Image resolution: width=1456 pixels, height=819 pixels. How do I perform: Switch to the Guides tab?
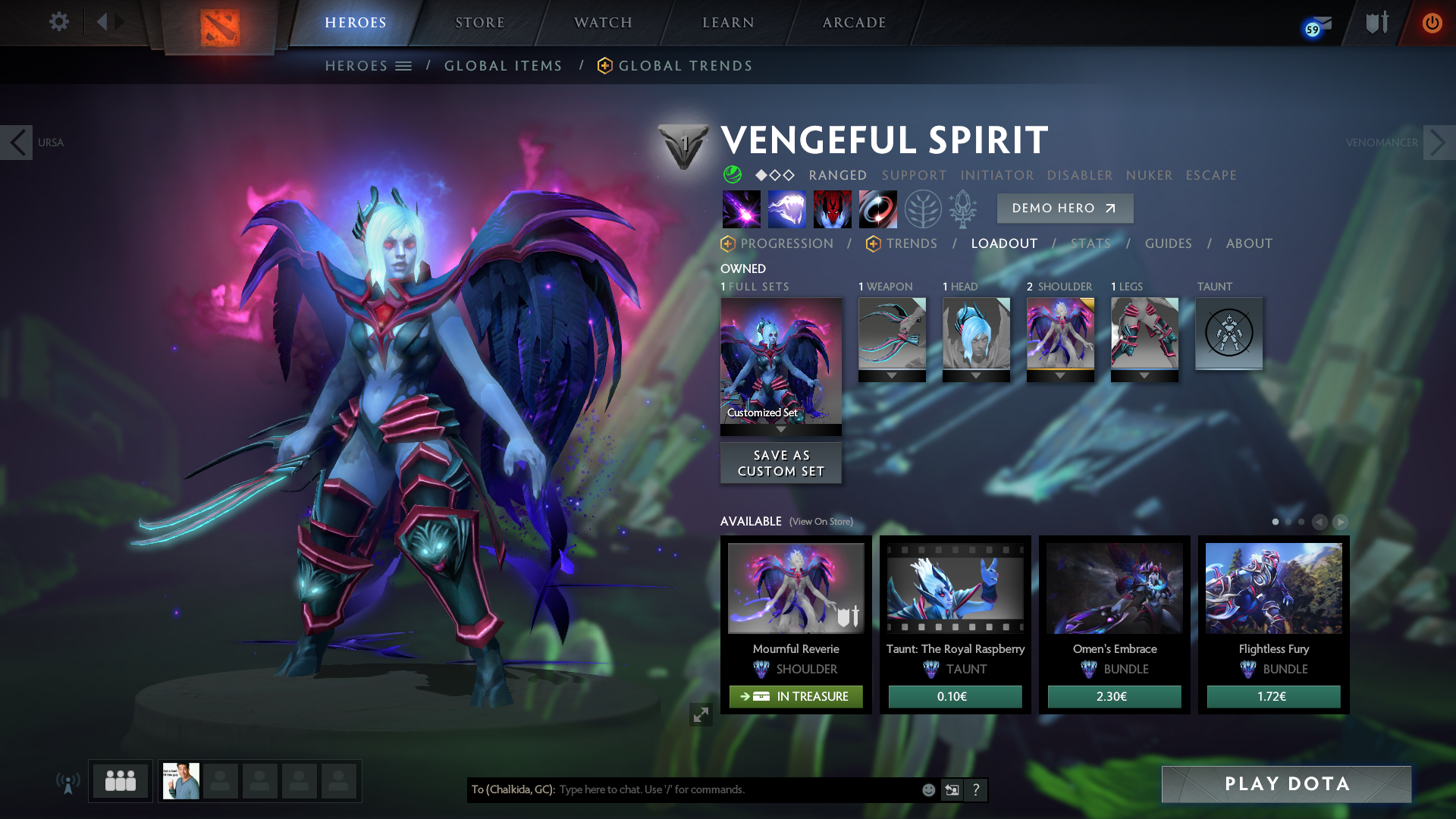(x=1168, y=243)
